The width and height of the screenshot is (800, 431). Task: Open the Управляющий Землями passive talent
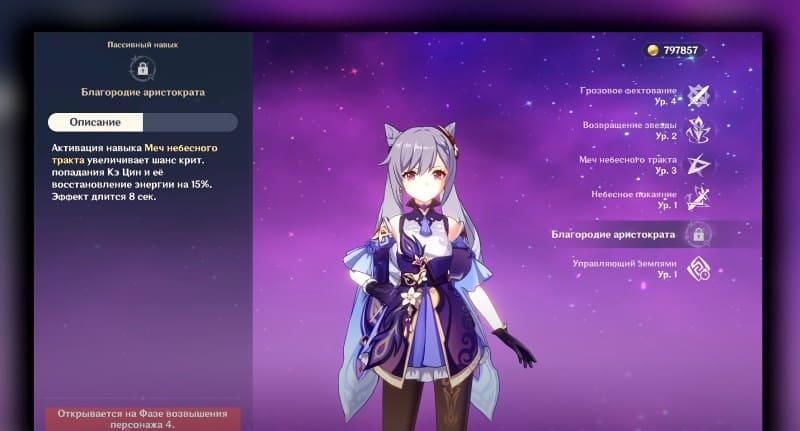point(698,268)
